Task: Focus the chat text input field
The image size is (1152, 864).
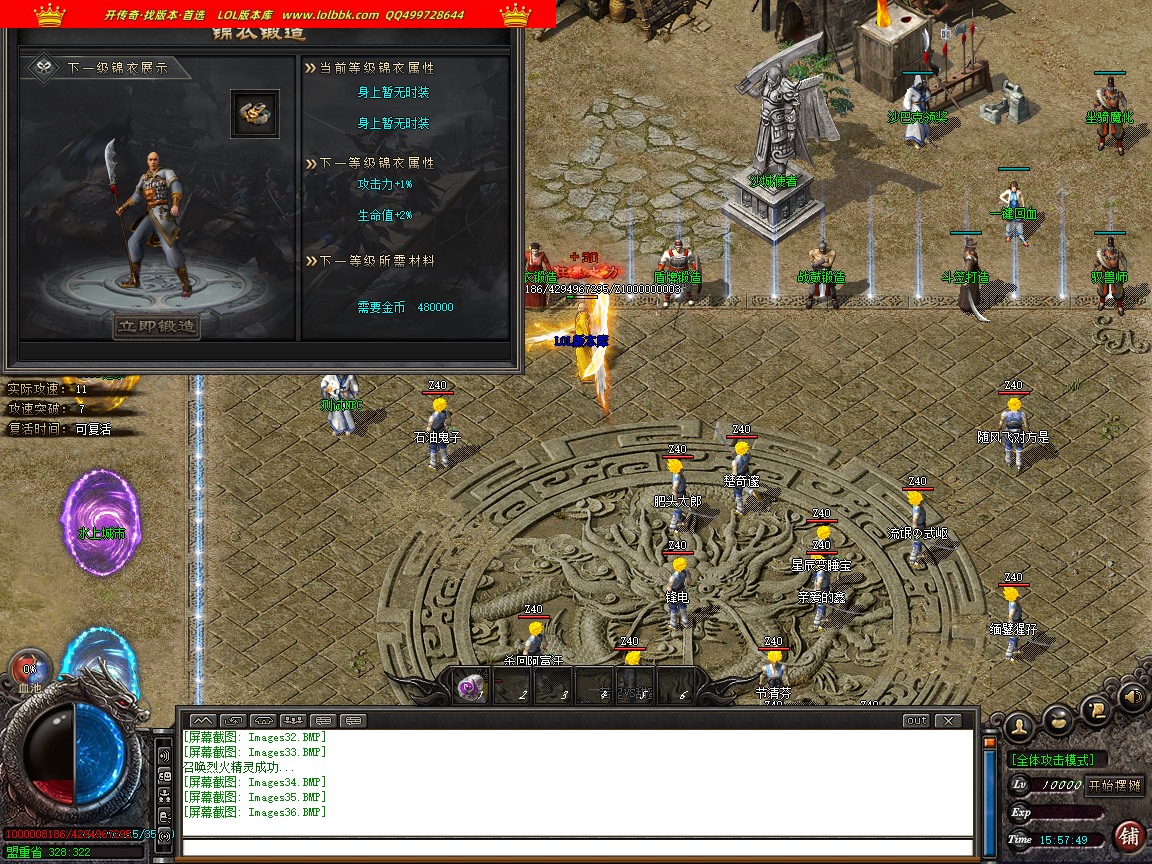Action: (x=577, y=847)
